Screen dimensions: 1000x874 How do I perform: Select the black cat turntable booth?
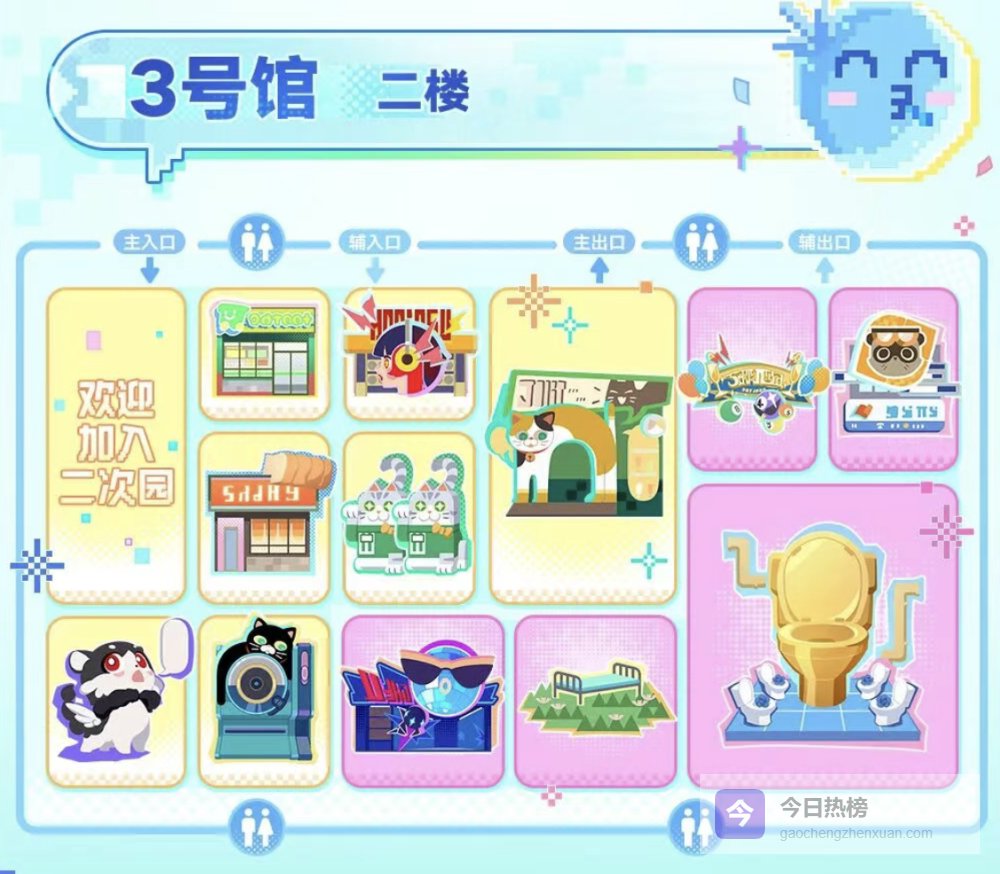(264, 701)
